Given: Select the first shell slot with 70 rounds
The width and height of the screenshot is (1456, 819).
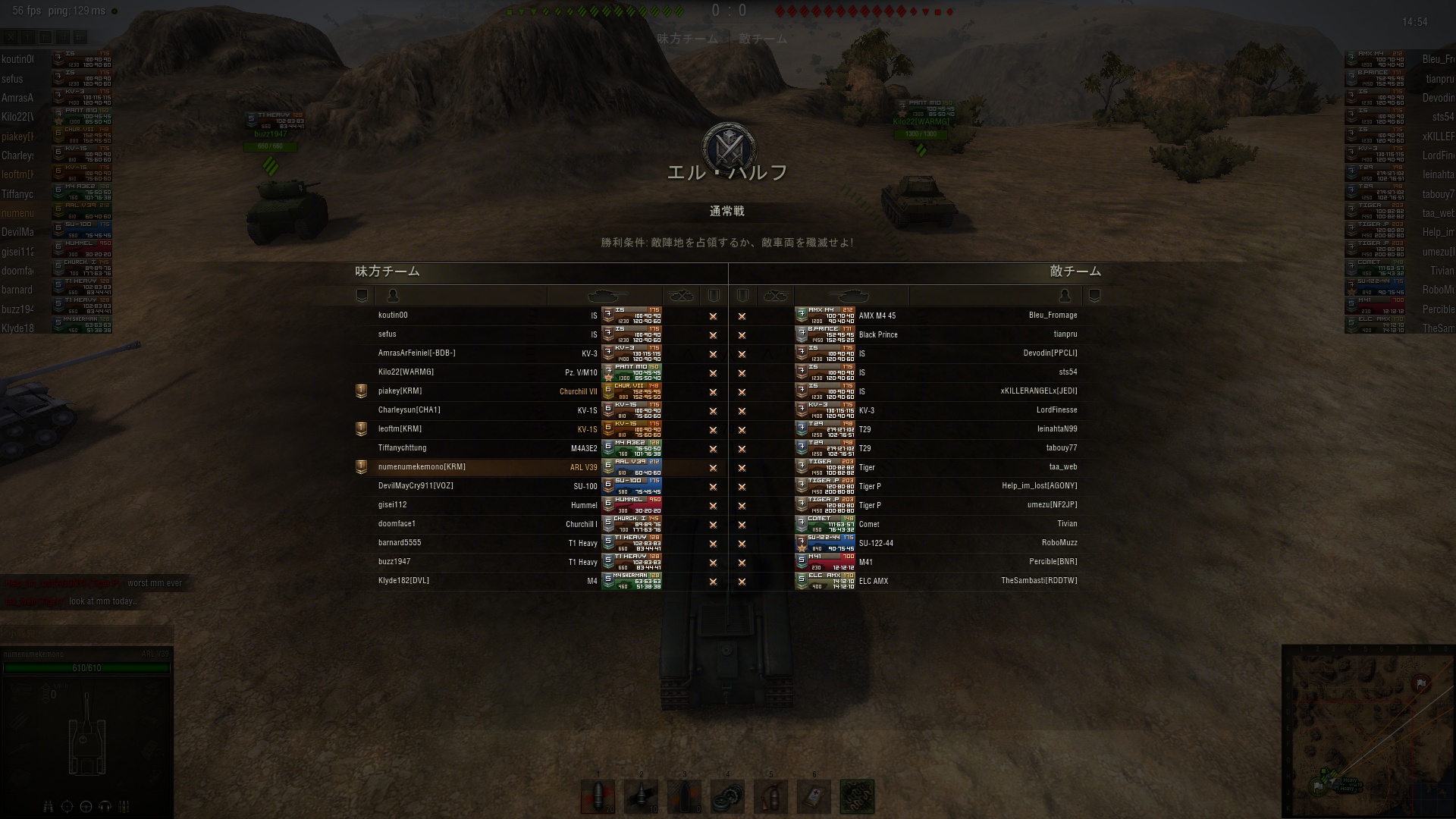Looking at the screenshot, I should click(x=598, y=797).
